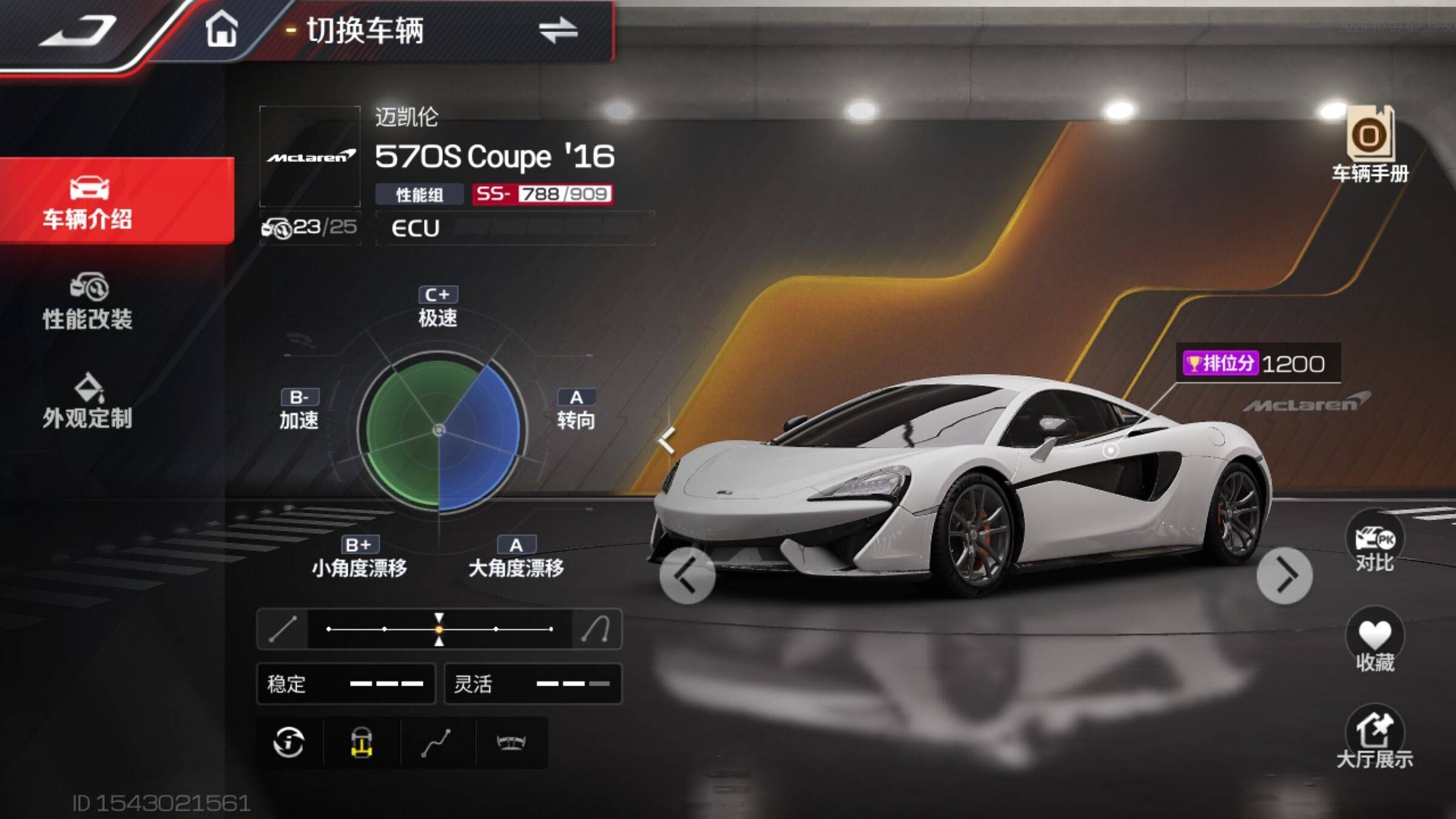Viewport: 1456px width, 819px height.
Task: Click the SS- performance group rating badge
Action: point(542,194)
